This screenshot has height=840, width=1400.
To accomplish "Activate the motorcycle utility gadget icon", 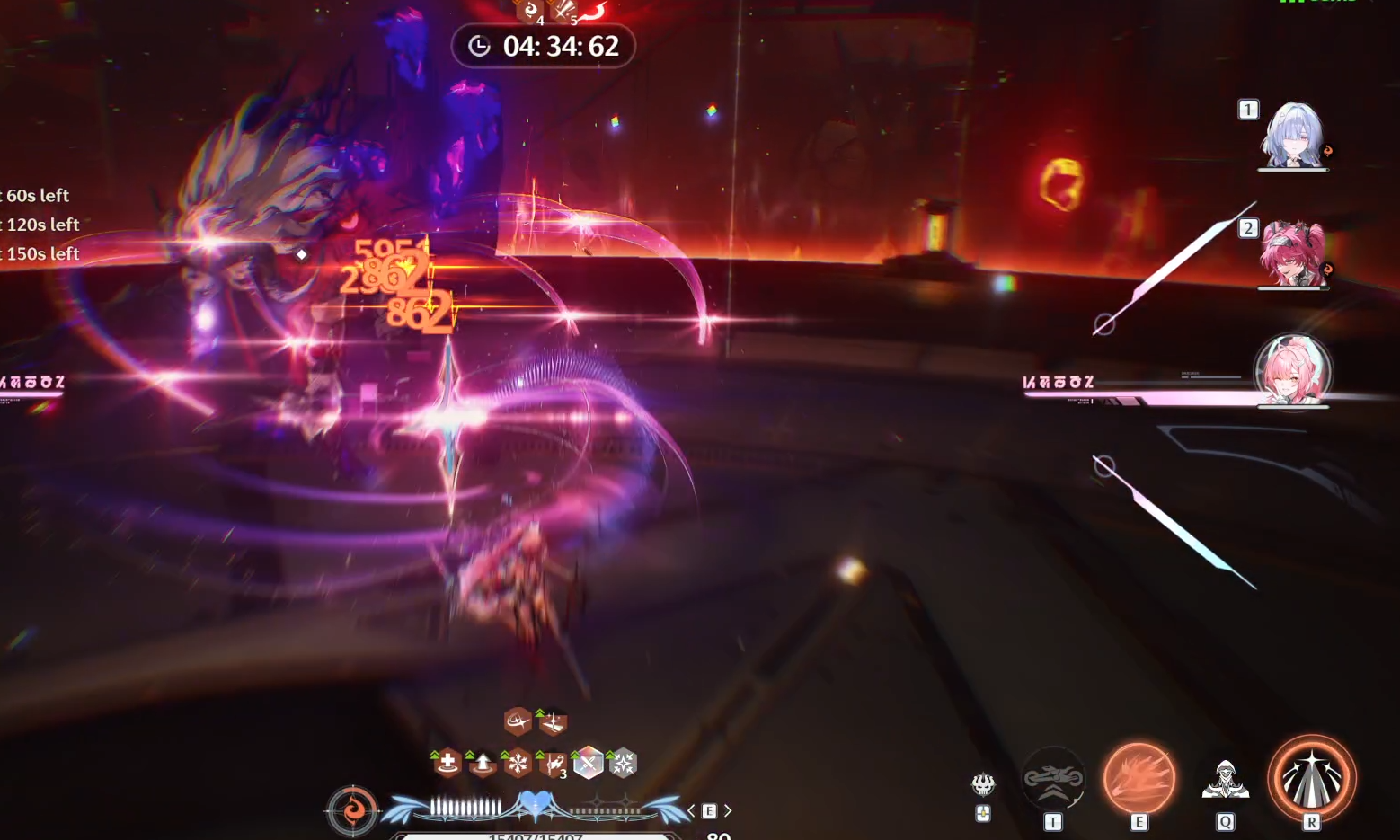I will click(x=1053, y=778).
